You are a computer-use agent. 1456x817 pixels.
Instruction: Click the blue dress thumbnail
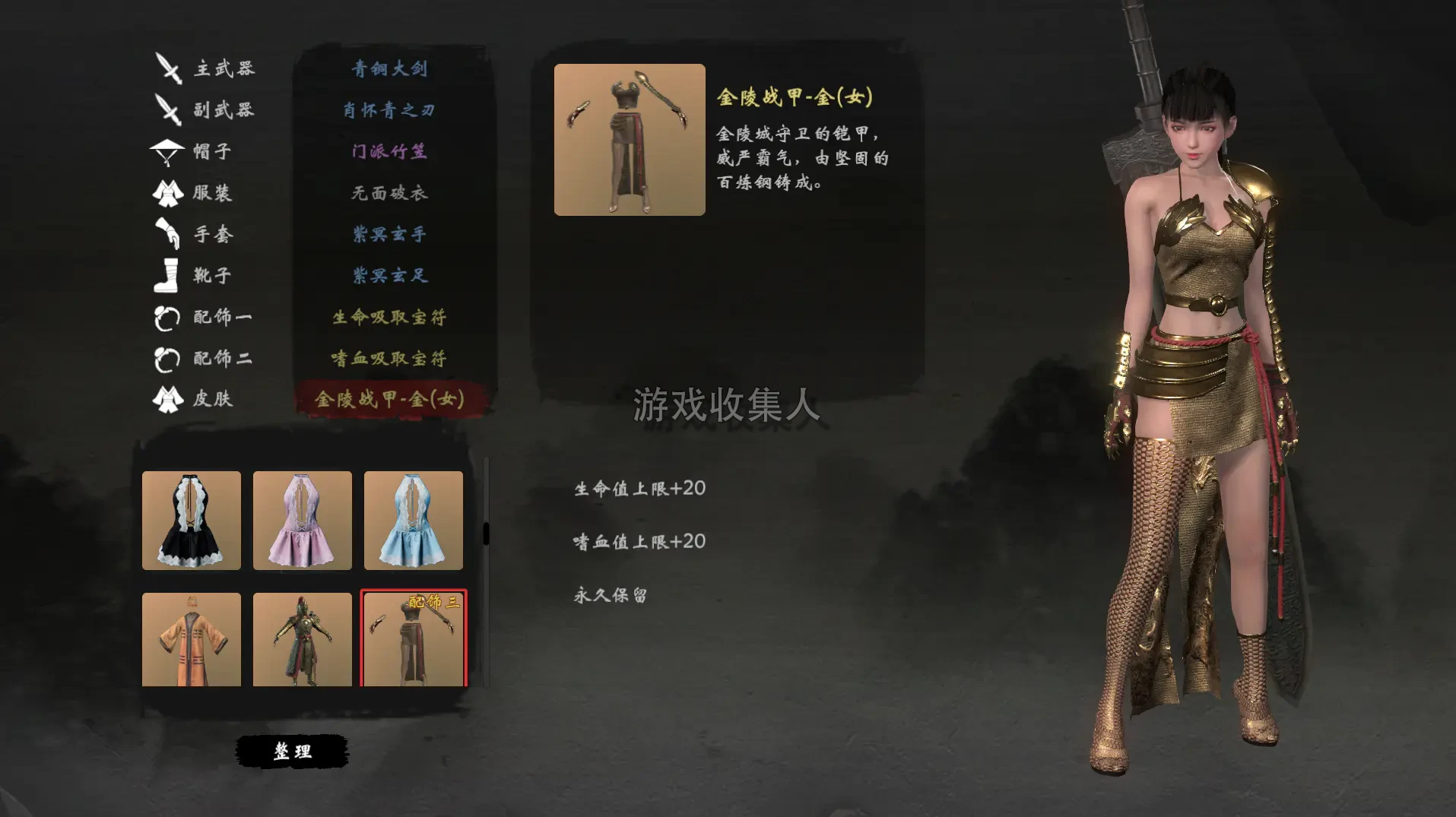(x=413, y=521)
